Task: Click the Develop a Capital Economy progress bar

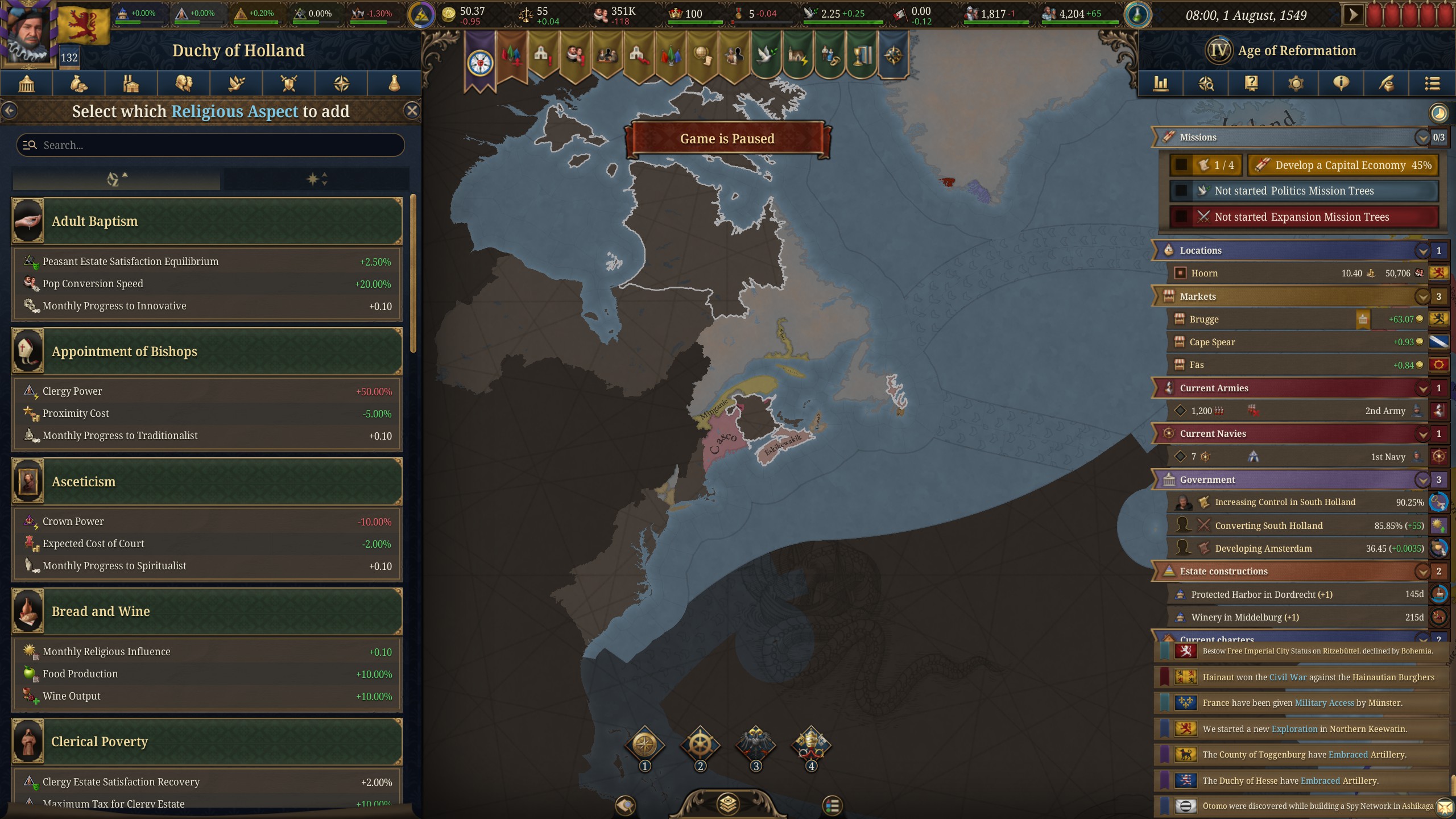Action: tap(1342, 165)
